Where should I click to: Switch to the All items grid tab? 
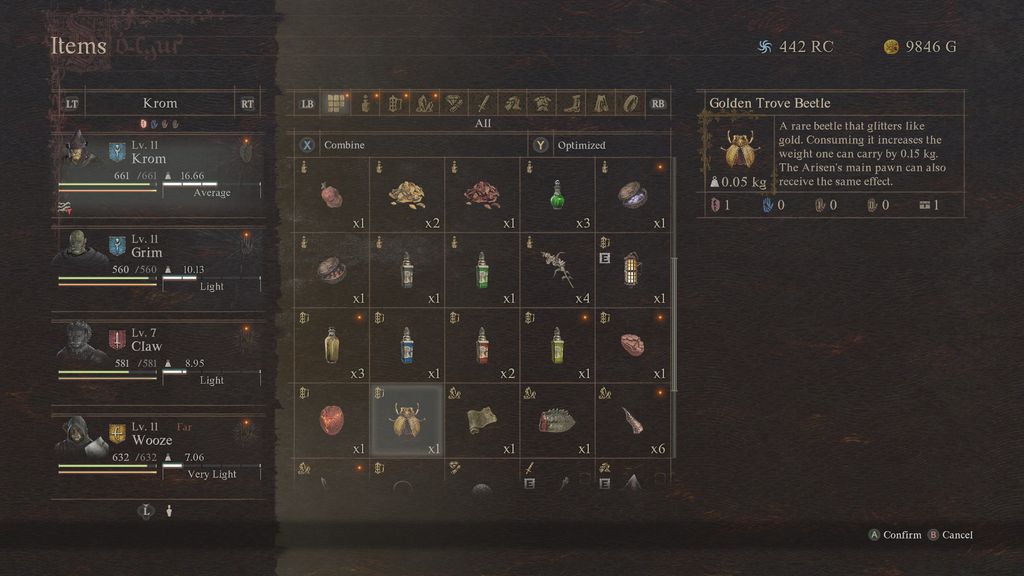336,103
